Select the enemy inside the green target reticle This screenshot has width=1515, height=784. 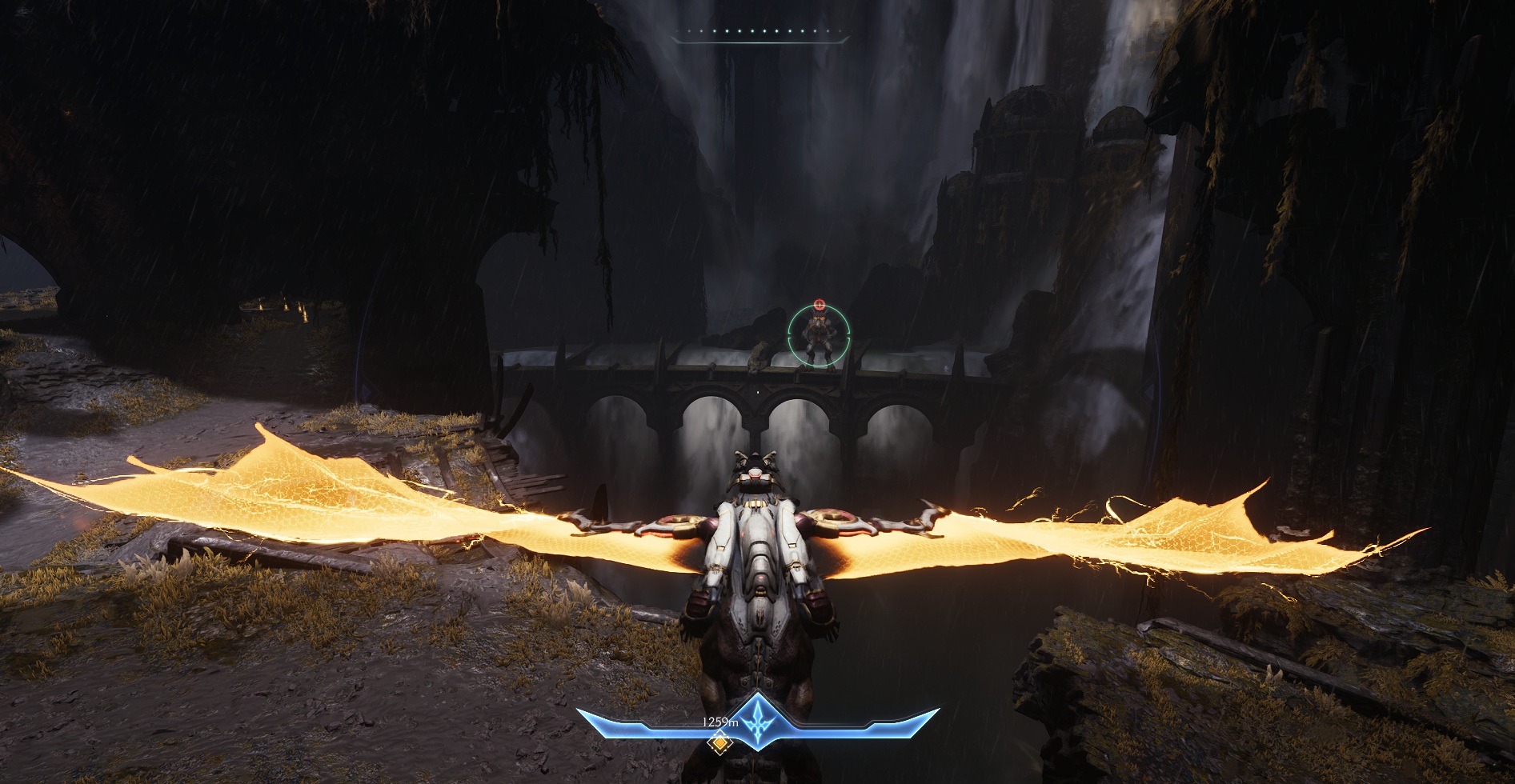[x=819, y=337]
